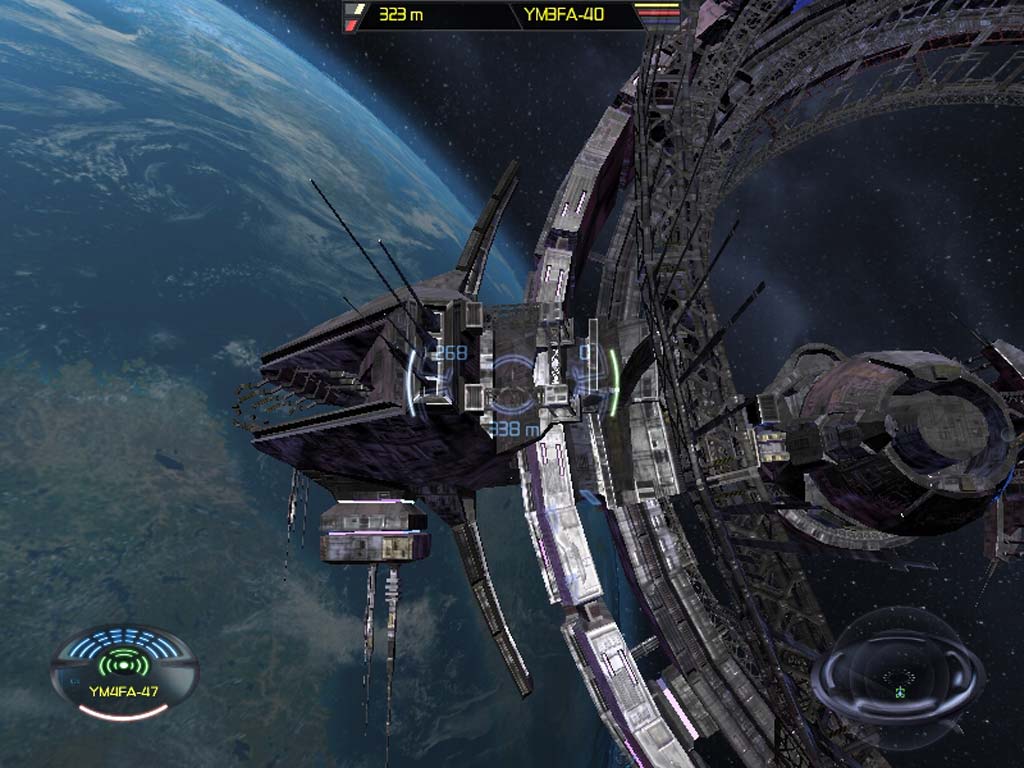Click the YM4FA-47 ship status gauge
Image resolution: width=1024 pixels, height=768 pixels.
(x=124, y=672)
